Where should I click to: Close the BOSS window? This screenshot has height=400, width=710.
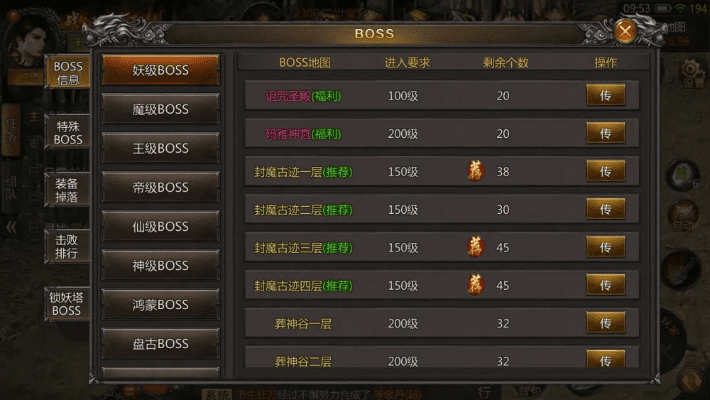[x=626, y=31]
